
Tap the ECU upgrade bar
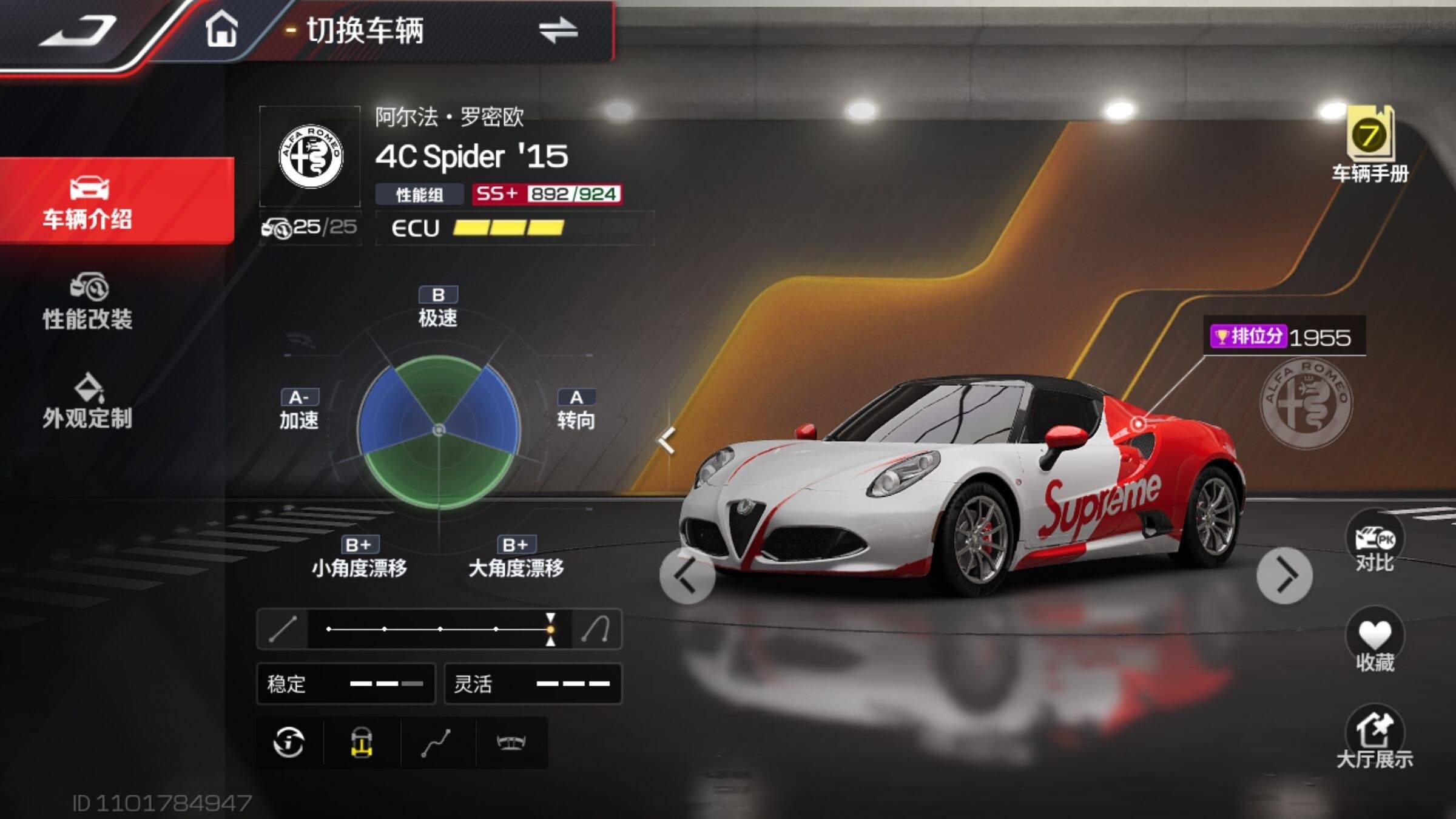tap(508, 228)
